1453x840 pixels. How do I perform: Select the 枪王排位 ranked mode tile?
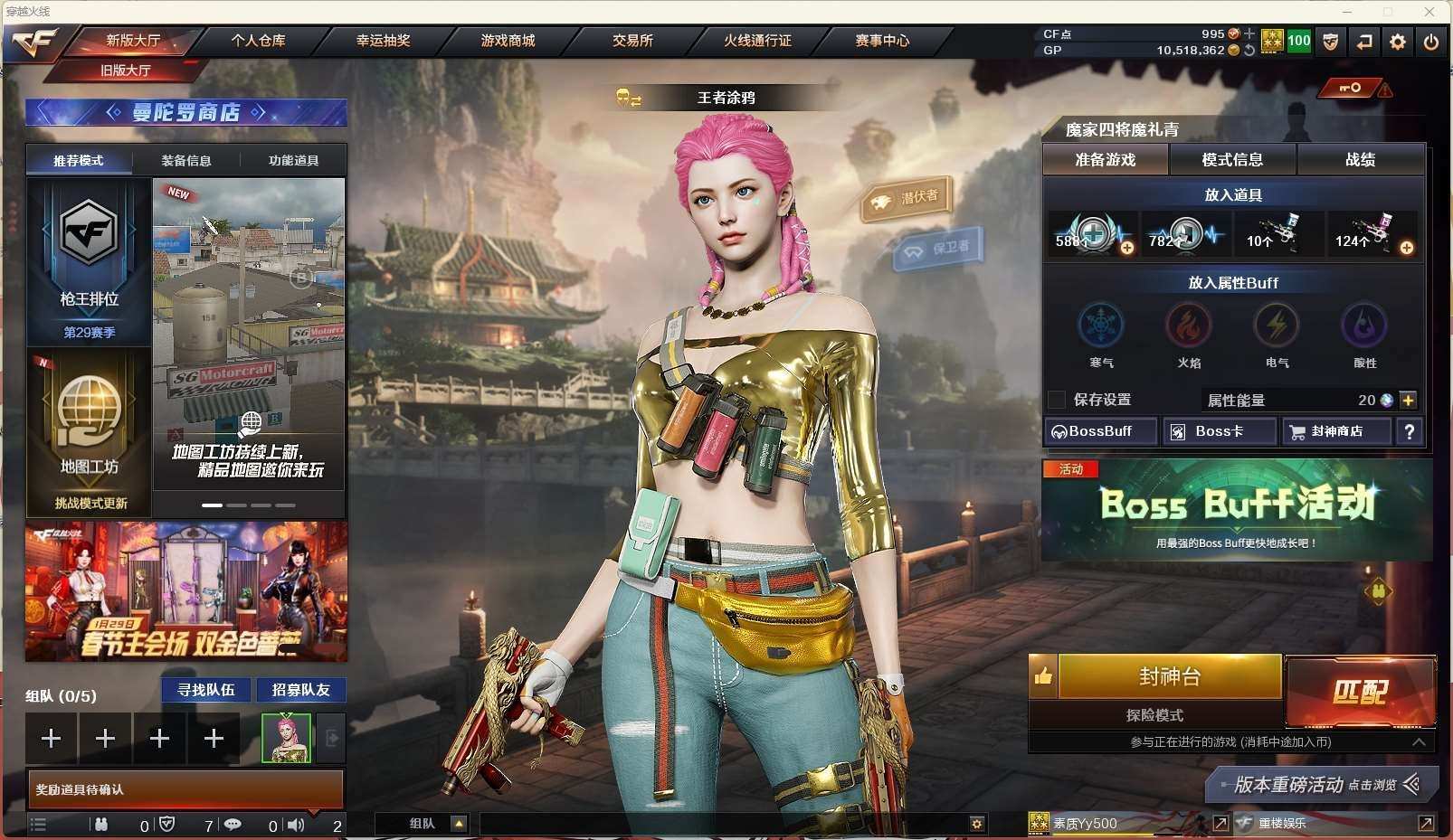tap(89, 260)
